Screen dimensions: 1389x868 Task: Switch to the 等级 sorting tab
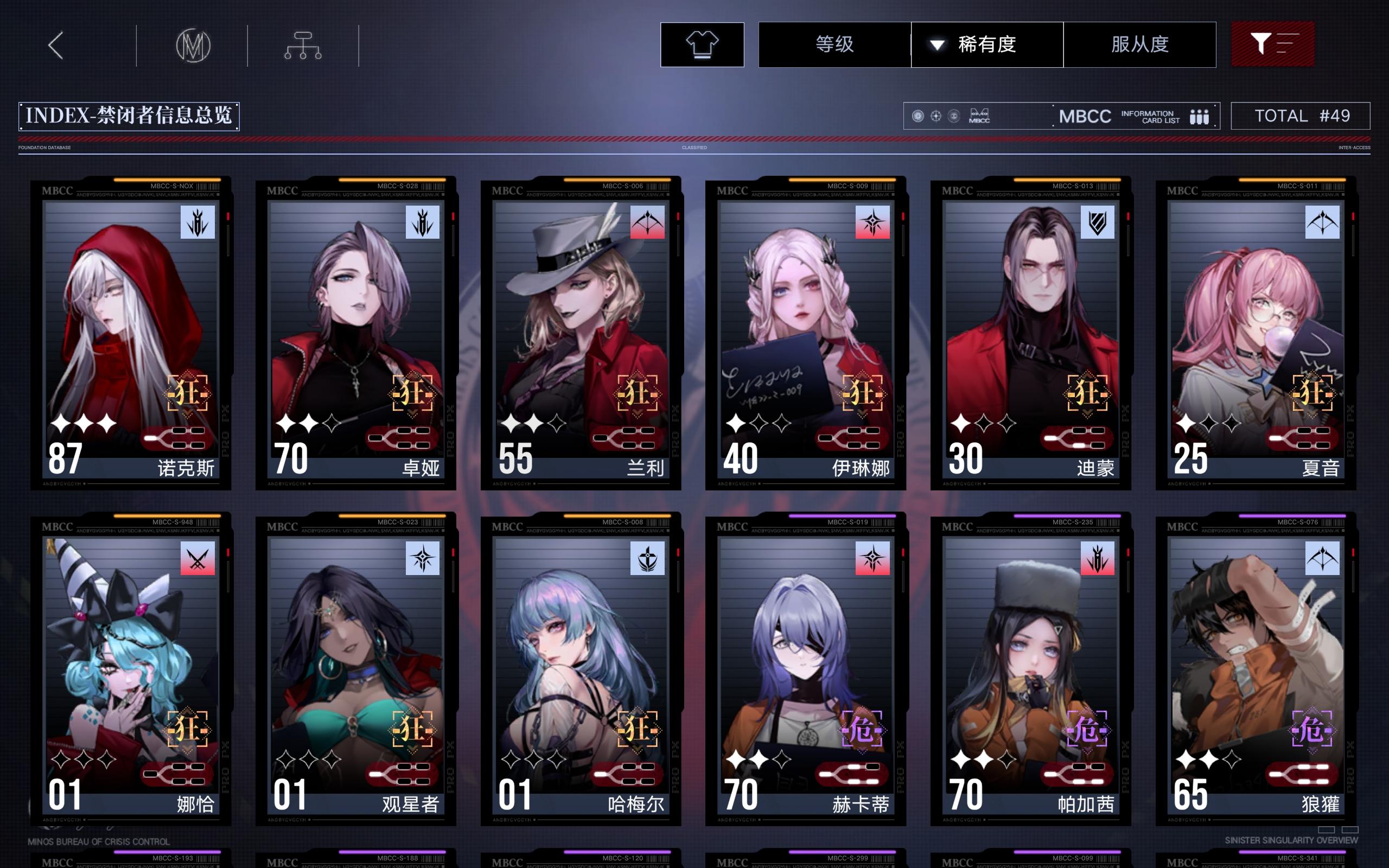coord(833,45)
